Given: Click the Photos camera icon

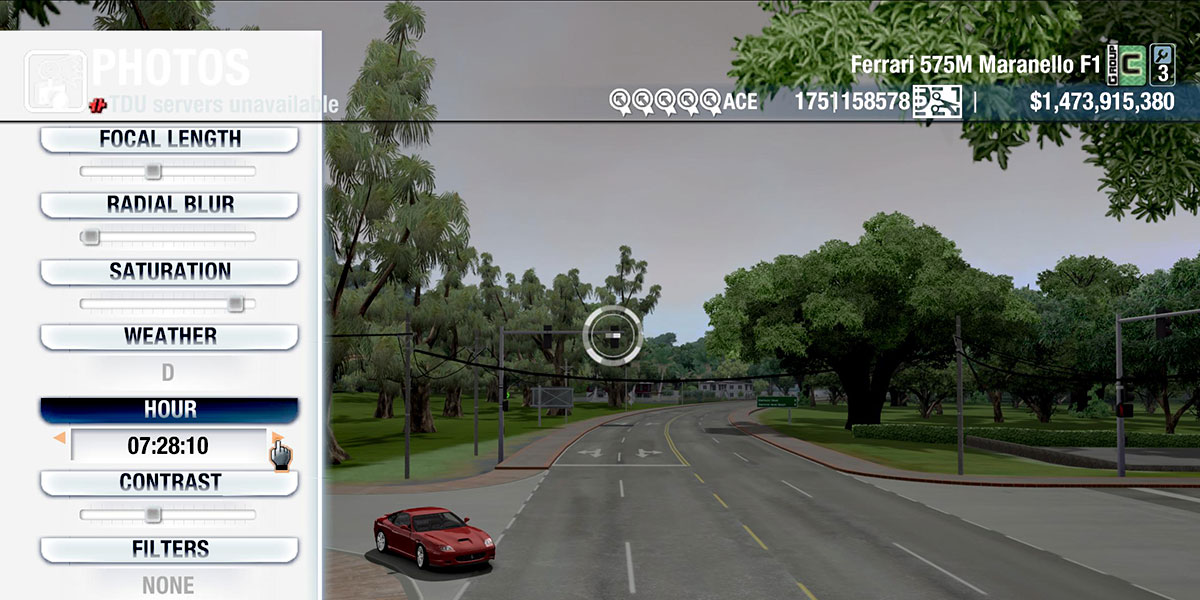Looking at the screenshot, I should click(55, 80).
